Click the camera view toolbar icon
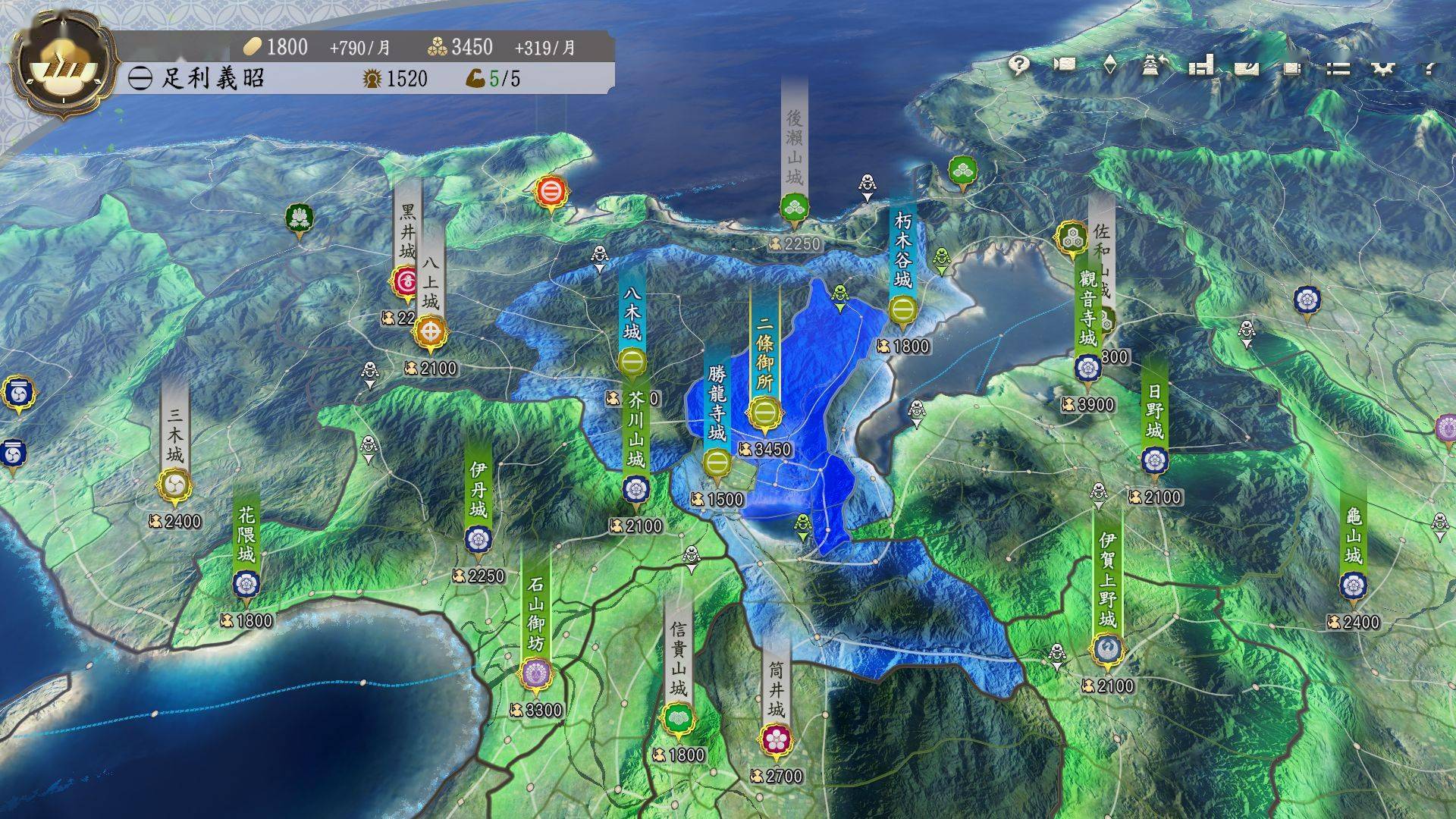This screenshot has width=1456, height=819. click(1065, 66)
